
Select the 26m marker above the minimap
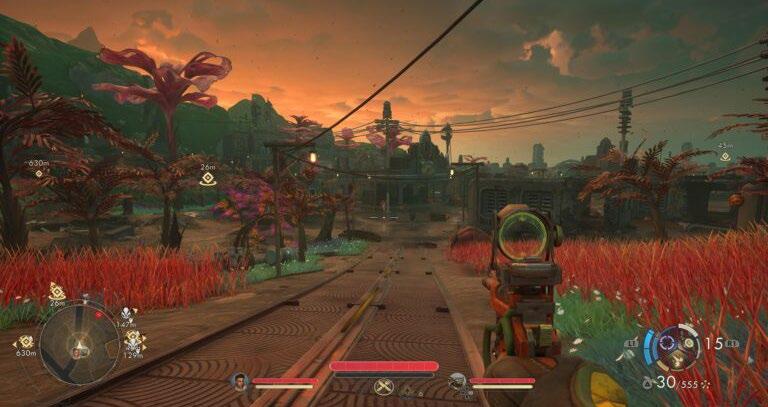pyautogui.click(x=57, y=292)
